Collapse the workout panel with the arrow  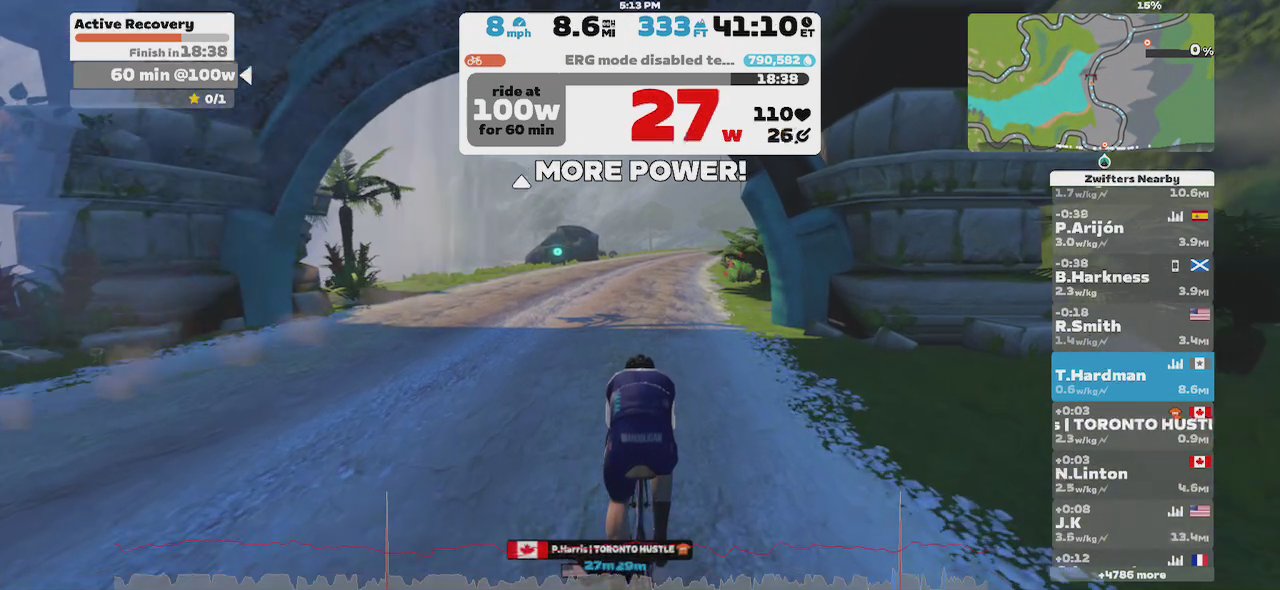click(245, 75)
